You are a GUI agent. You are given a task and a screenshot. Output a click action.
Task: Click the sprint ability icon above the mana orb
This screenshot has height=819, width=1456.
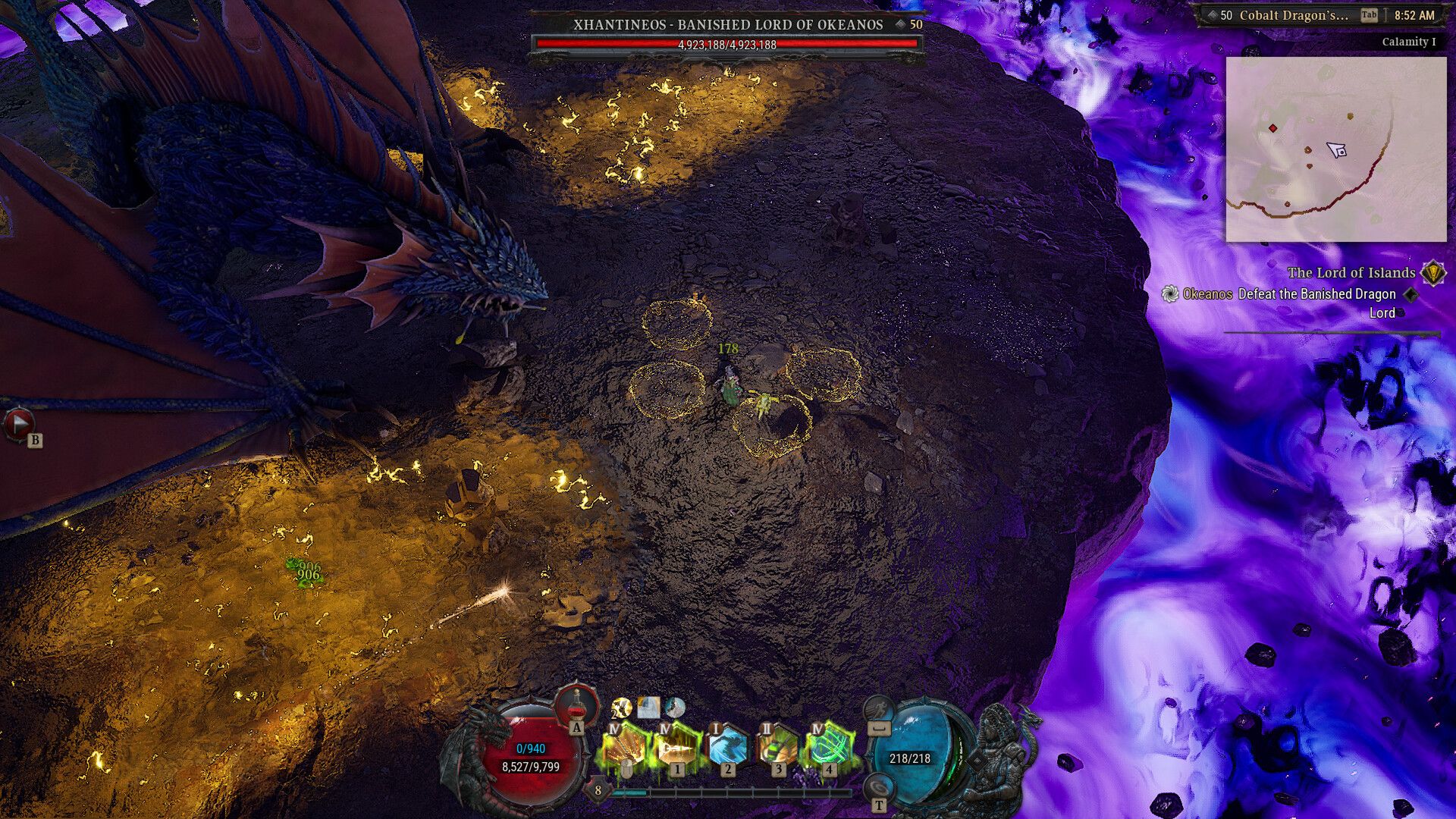tap(881, 709)
